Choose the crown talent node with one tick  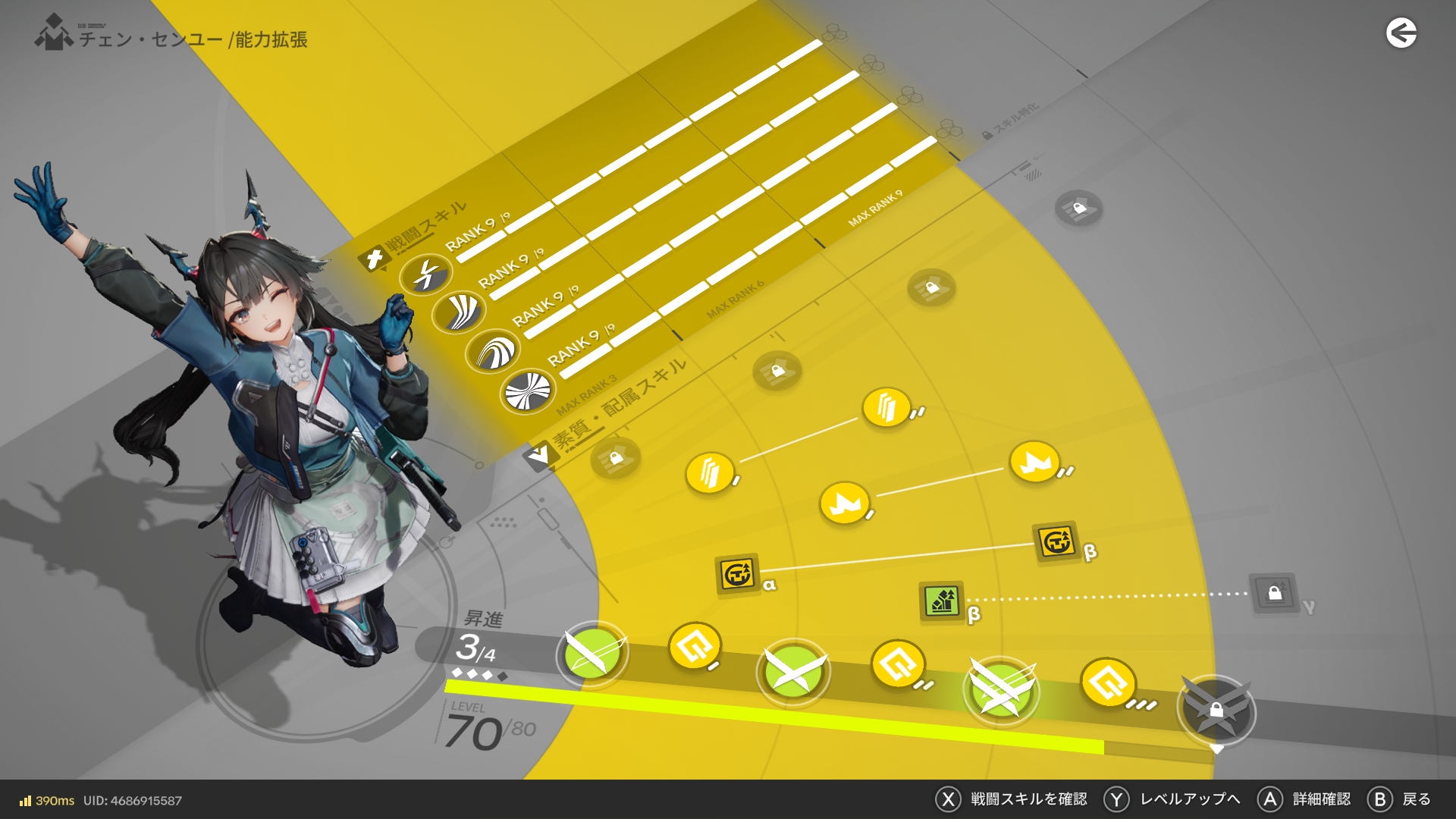844,503
